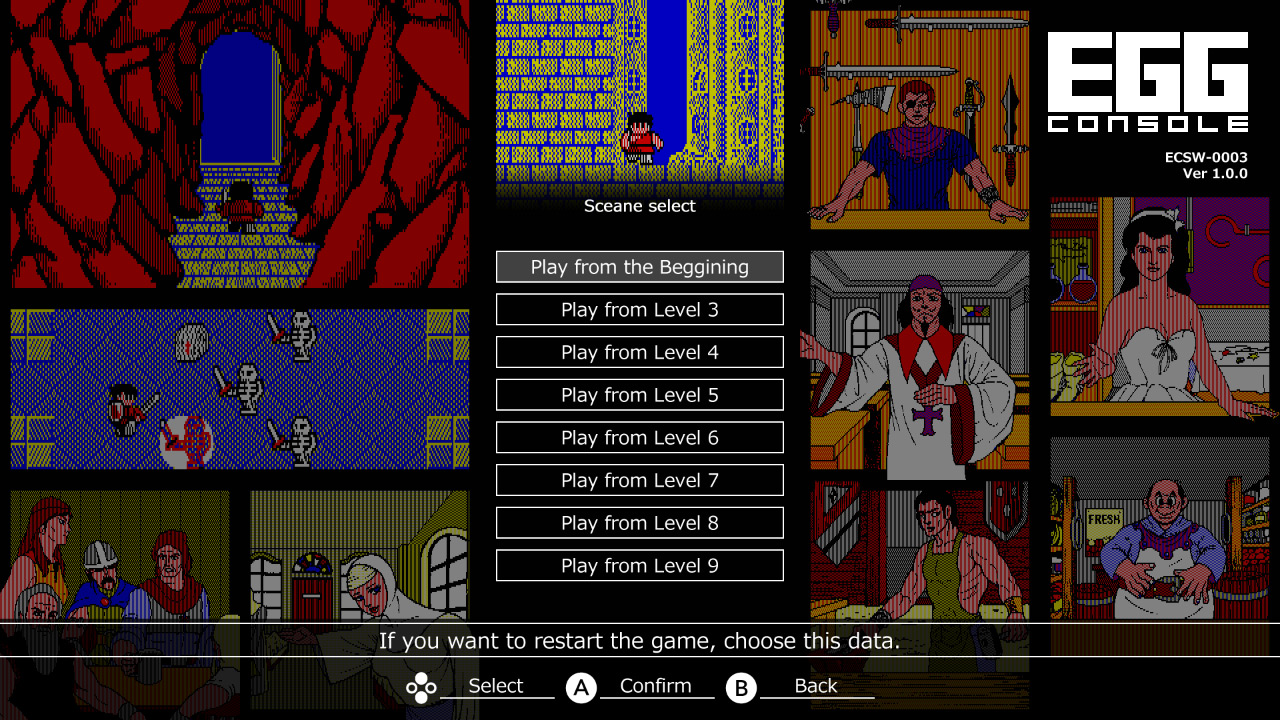This screenshot has height=720, width=1280.
Task: Click the A Confirm control icon
Action: click(582, 687)
